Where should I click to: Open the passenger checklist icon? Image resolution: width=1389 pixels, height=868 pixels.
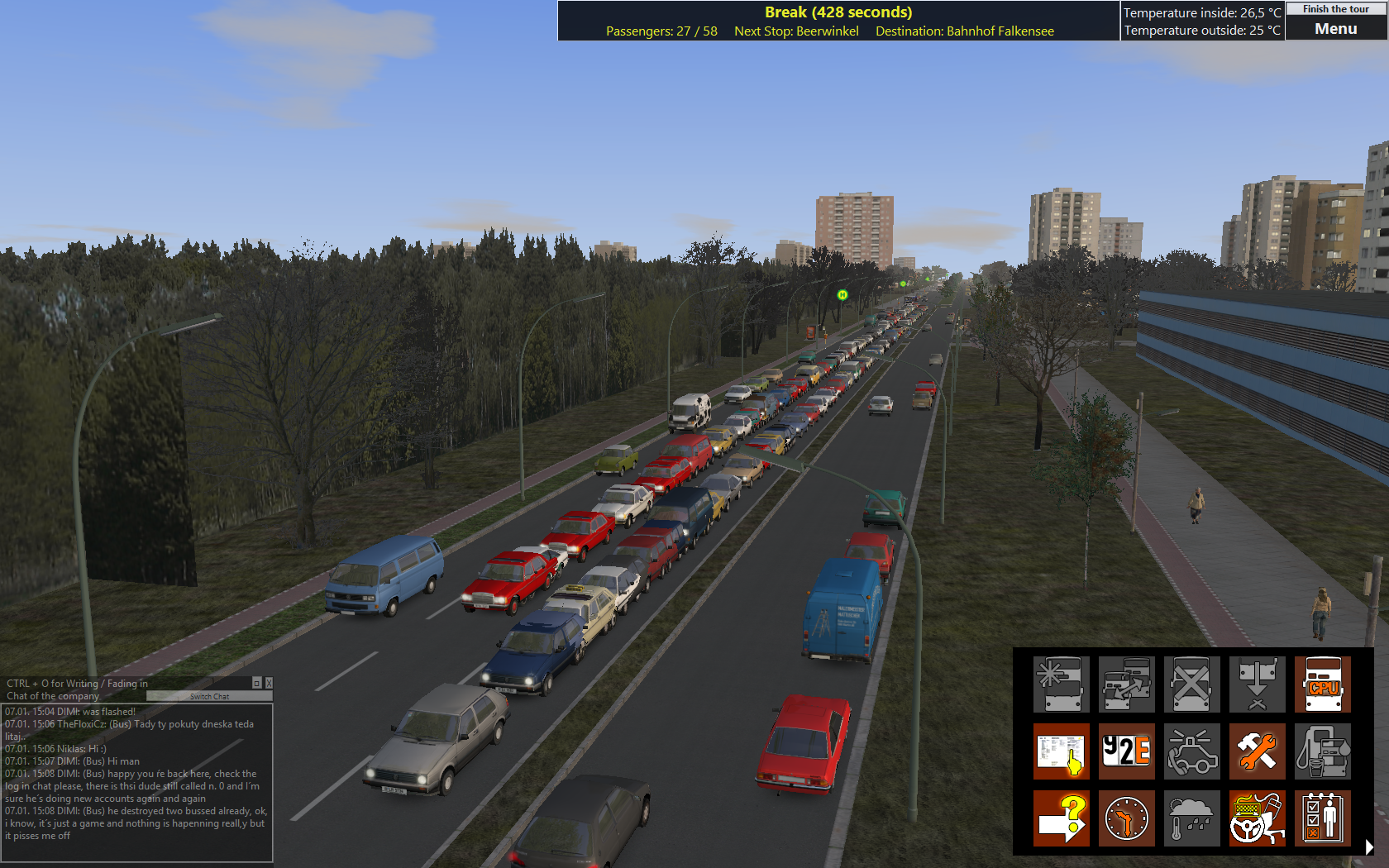(x=1322, y=818)
